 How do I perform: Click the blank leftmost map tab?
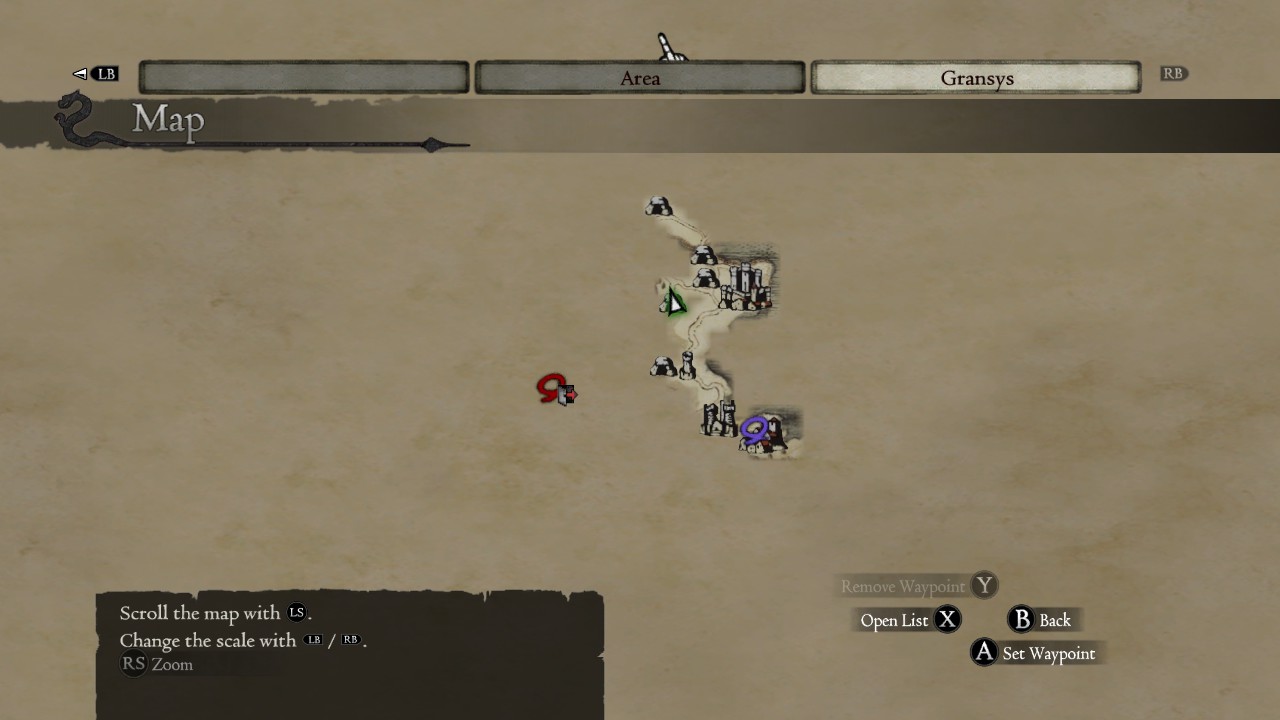(x=304, y=78)
